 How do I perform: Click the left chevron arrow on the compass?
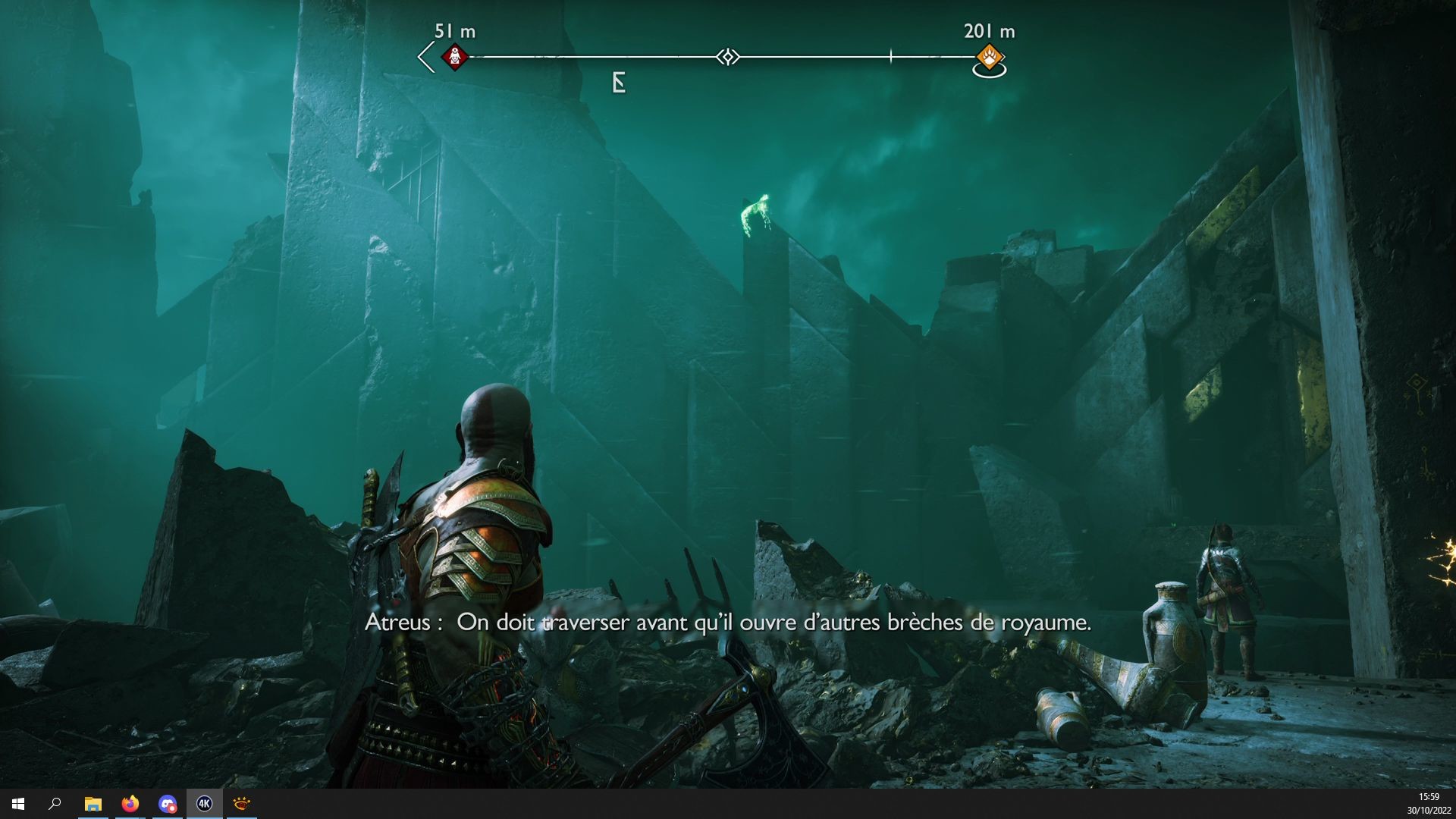coord(423,55)
